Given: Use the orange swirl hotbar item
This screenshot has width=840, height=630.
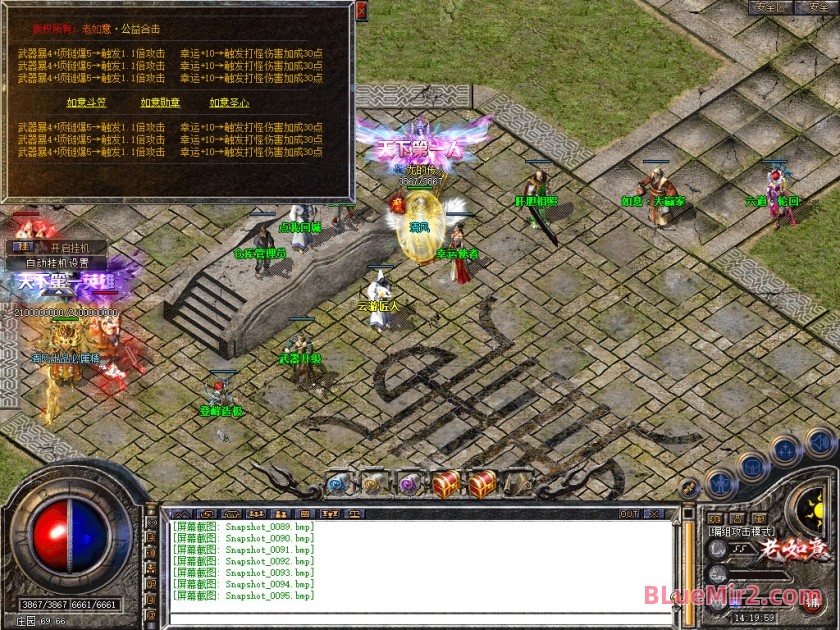Looking at the screenshot, I should tap(372, 484).
